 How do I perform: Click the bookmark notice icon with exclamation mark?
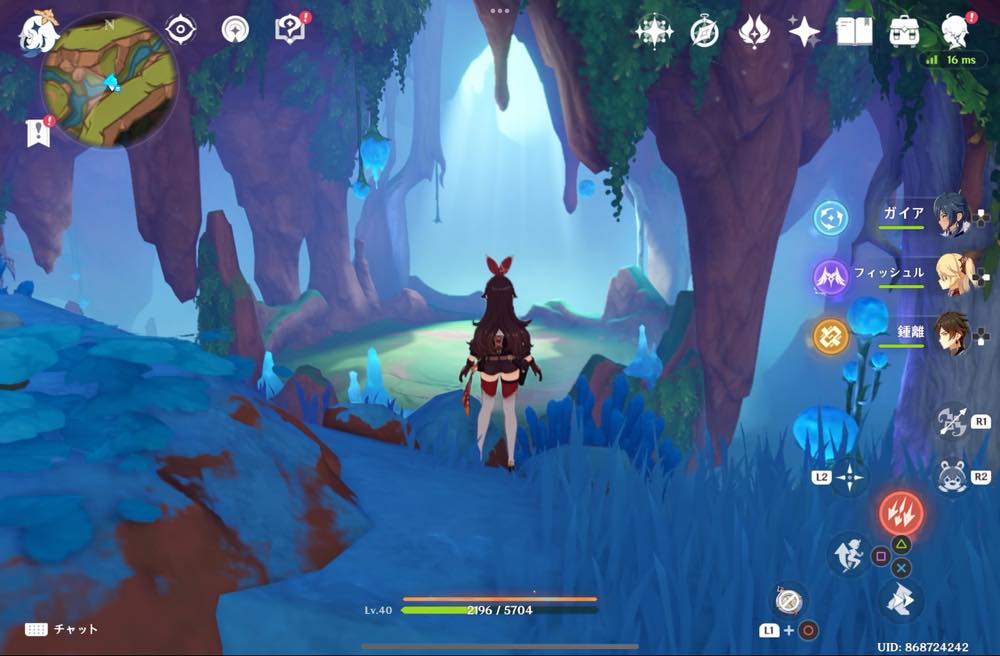pyautogui.click(x=37, y=132)
